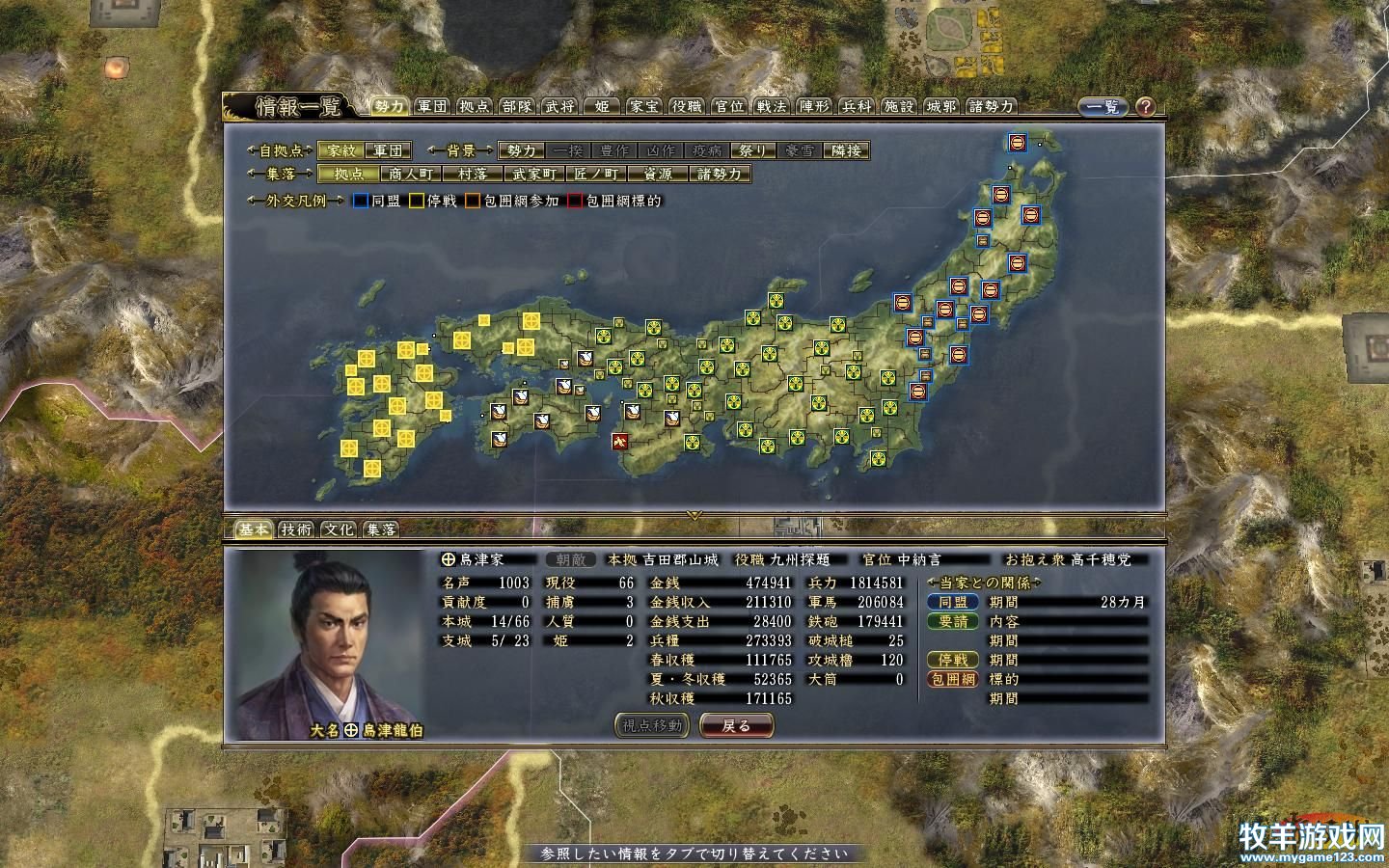Switch to the 武将 tab
1389x868 pixels.
(559, 106)
